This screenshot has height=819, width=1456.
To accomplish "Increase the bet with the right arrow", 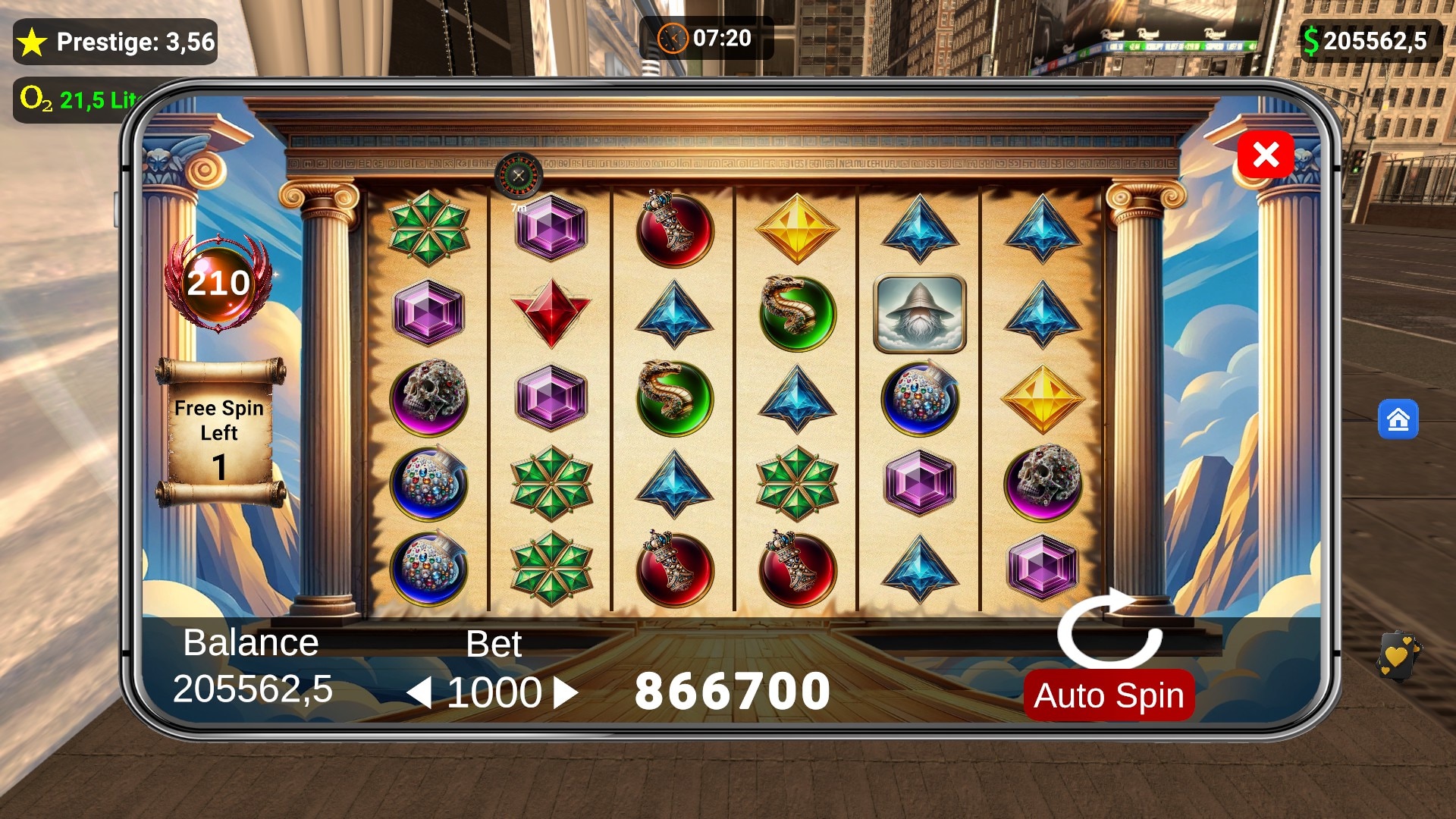I will 566,692.
